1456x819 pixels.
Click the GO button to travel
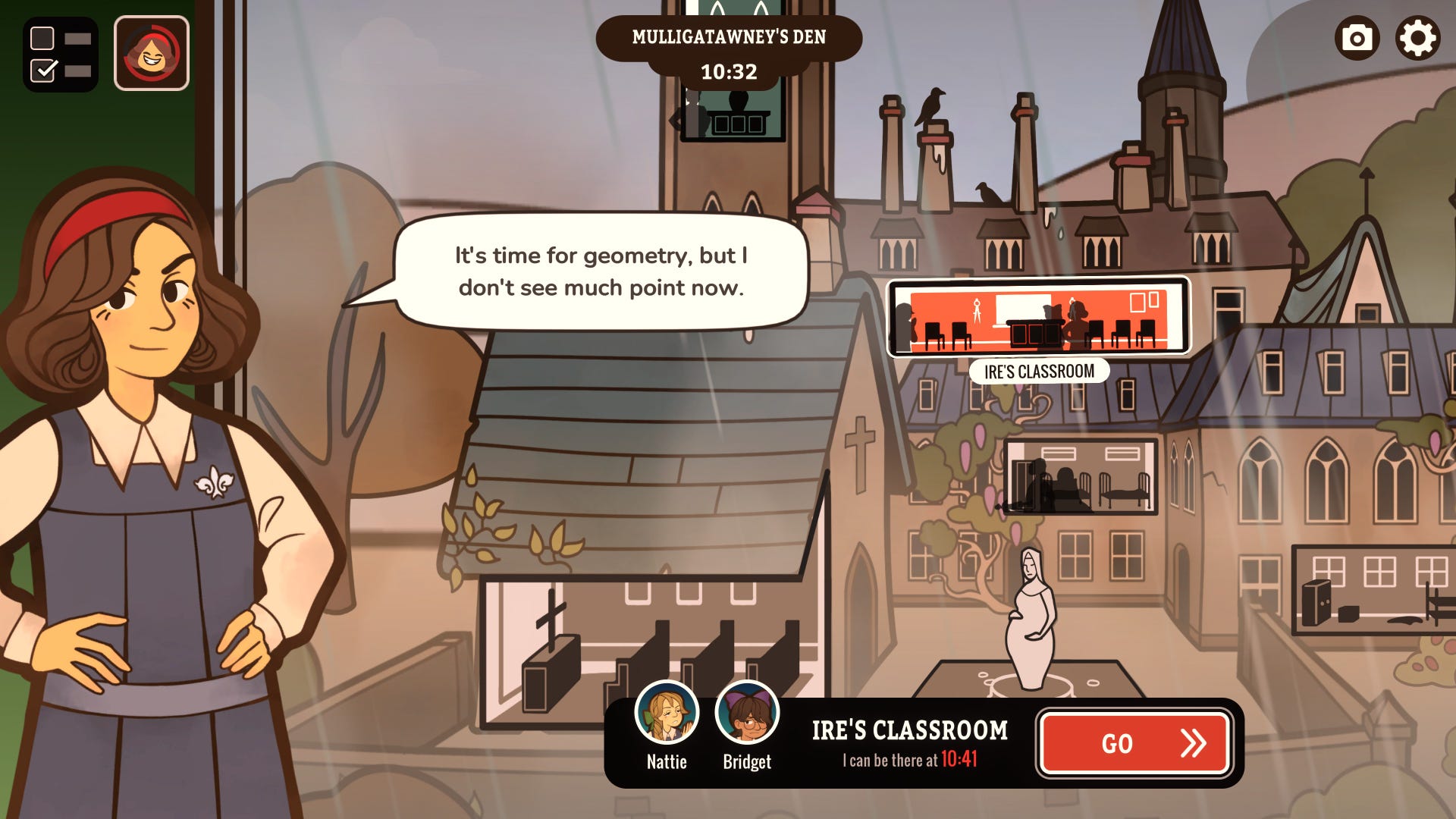[1134, 743]
